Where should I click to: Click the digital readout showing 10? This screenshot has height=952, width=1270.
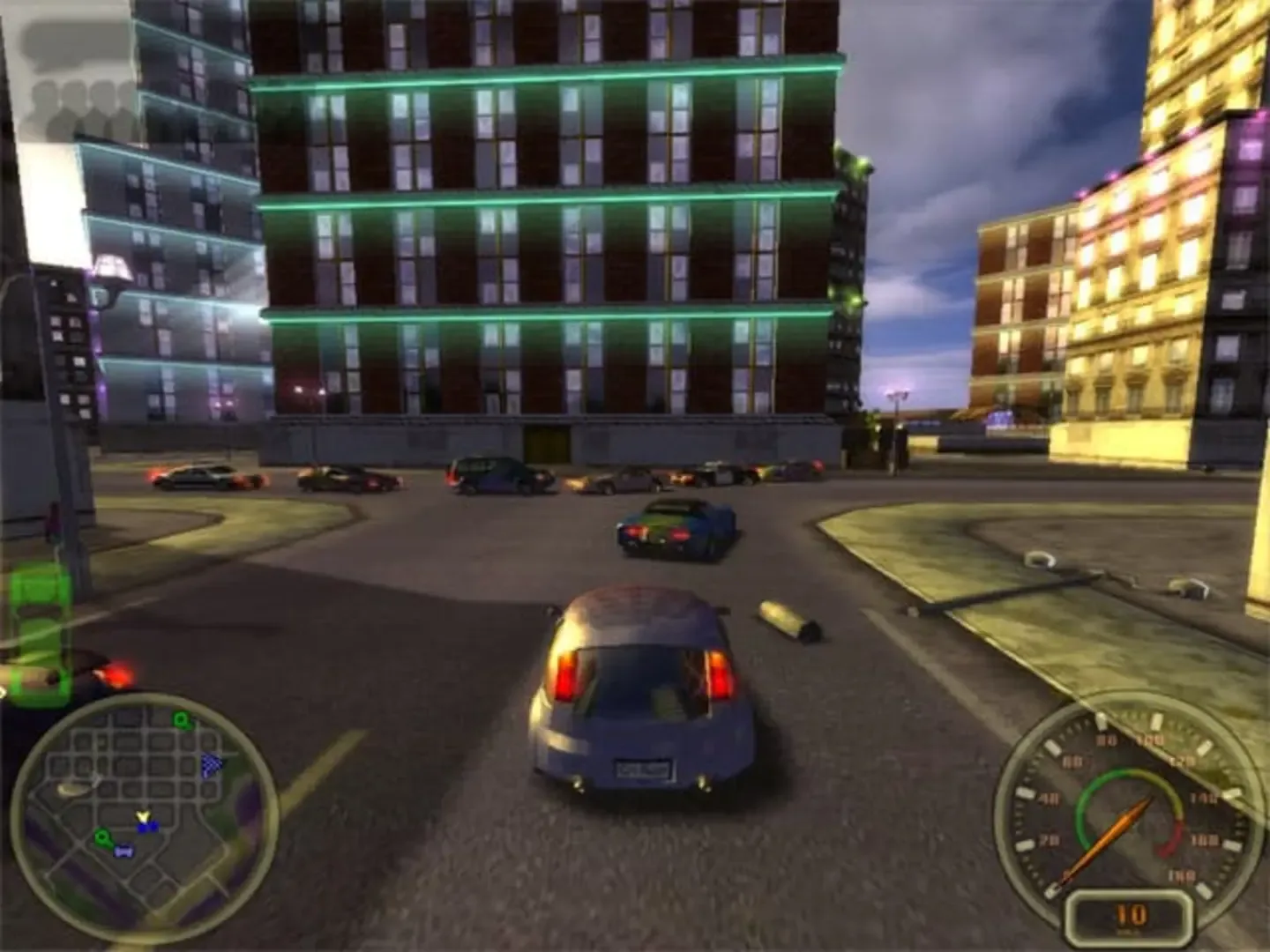click(x=1131, y=914)
